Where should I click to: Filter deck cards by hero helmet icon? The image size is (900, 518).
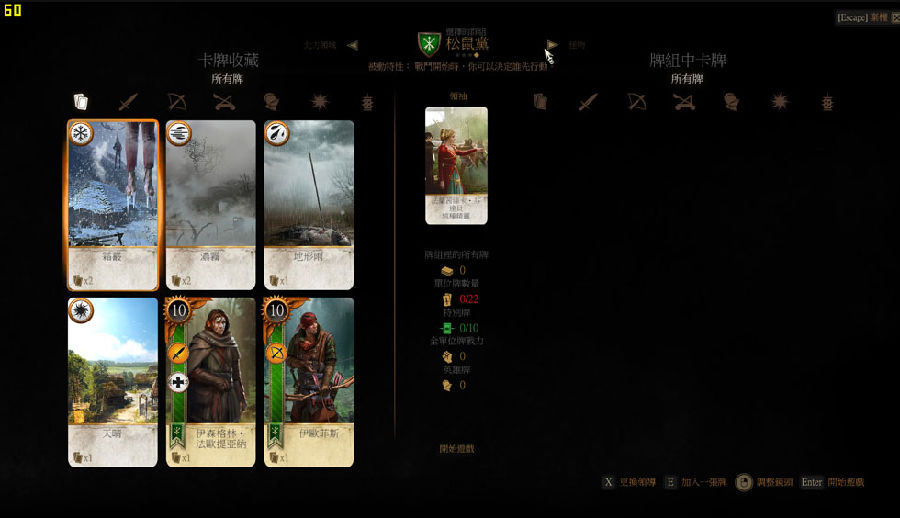731,101
